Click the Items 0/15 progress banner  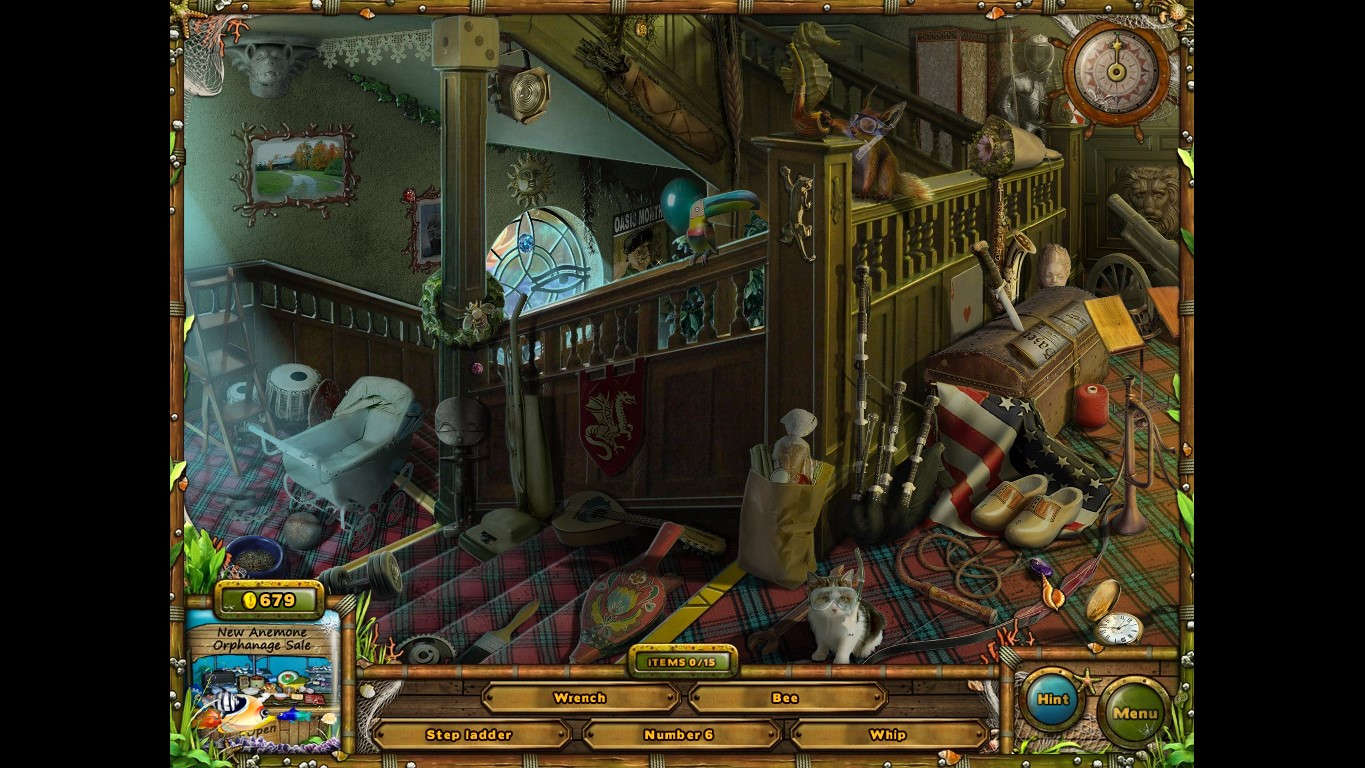tap(683, 660)
